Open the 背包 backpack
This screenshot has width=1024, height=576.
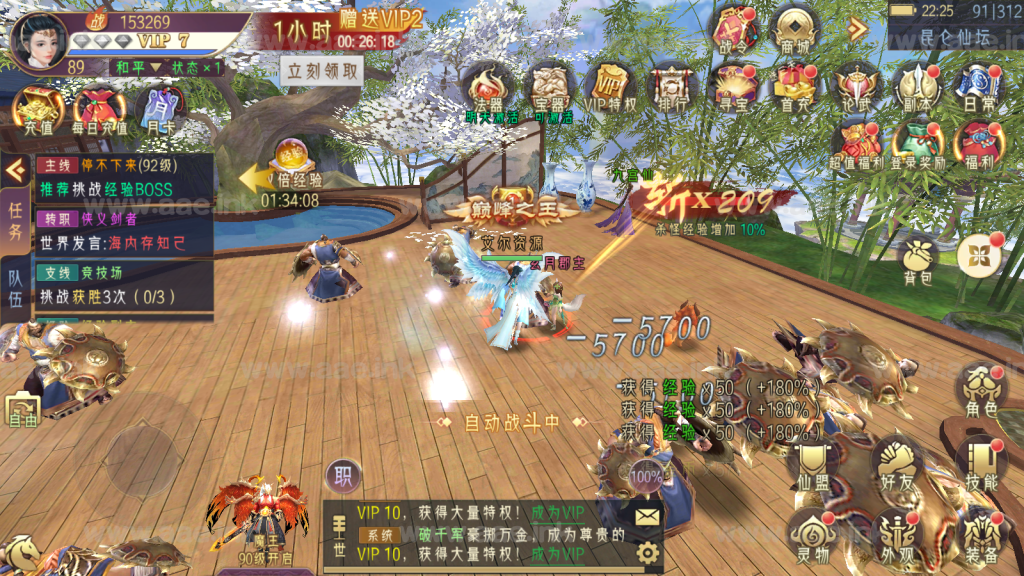click(x=918, y=258)
